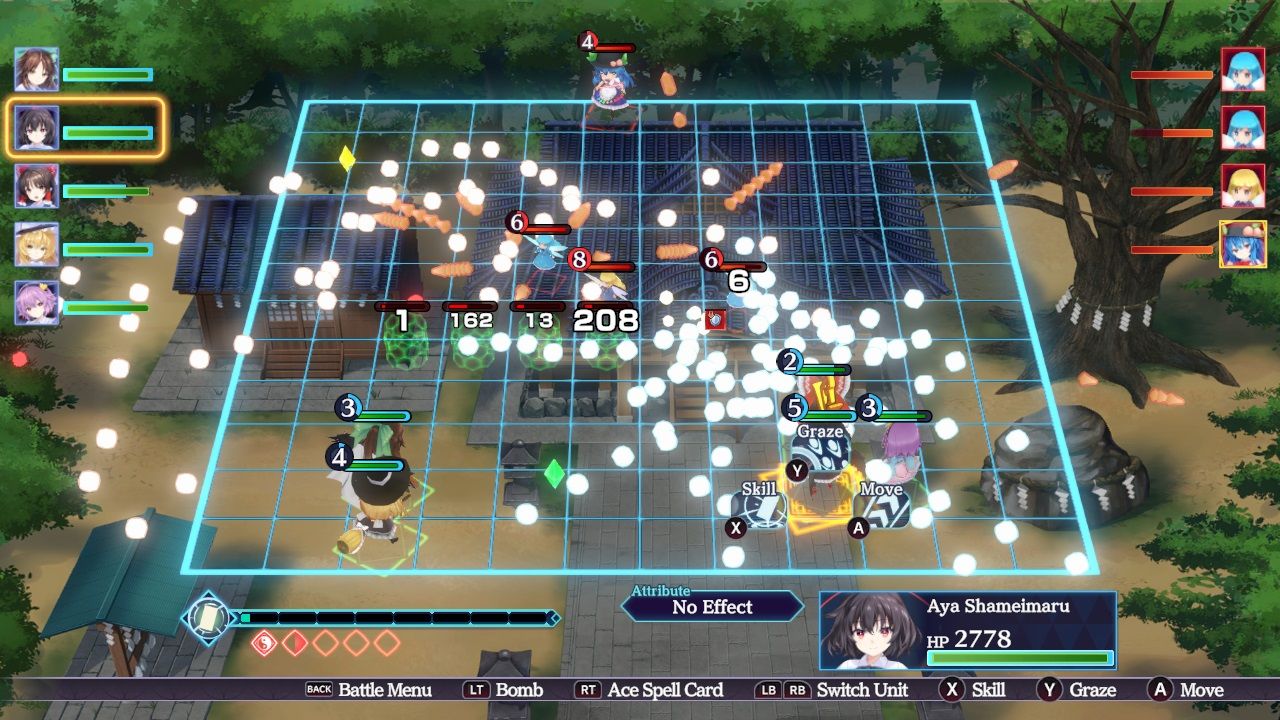1280x720 pixels.
Task: Click Aya Shameimaru's large status portrait
Action: (866, 630)
